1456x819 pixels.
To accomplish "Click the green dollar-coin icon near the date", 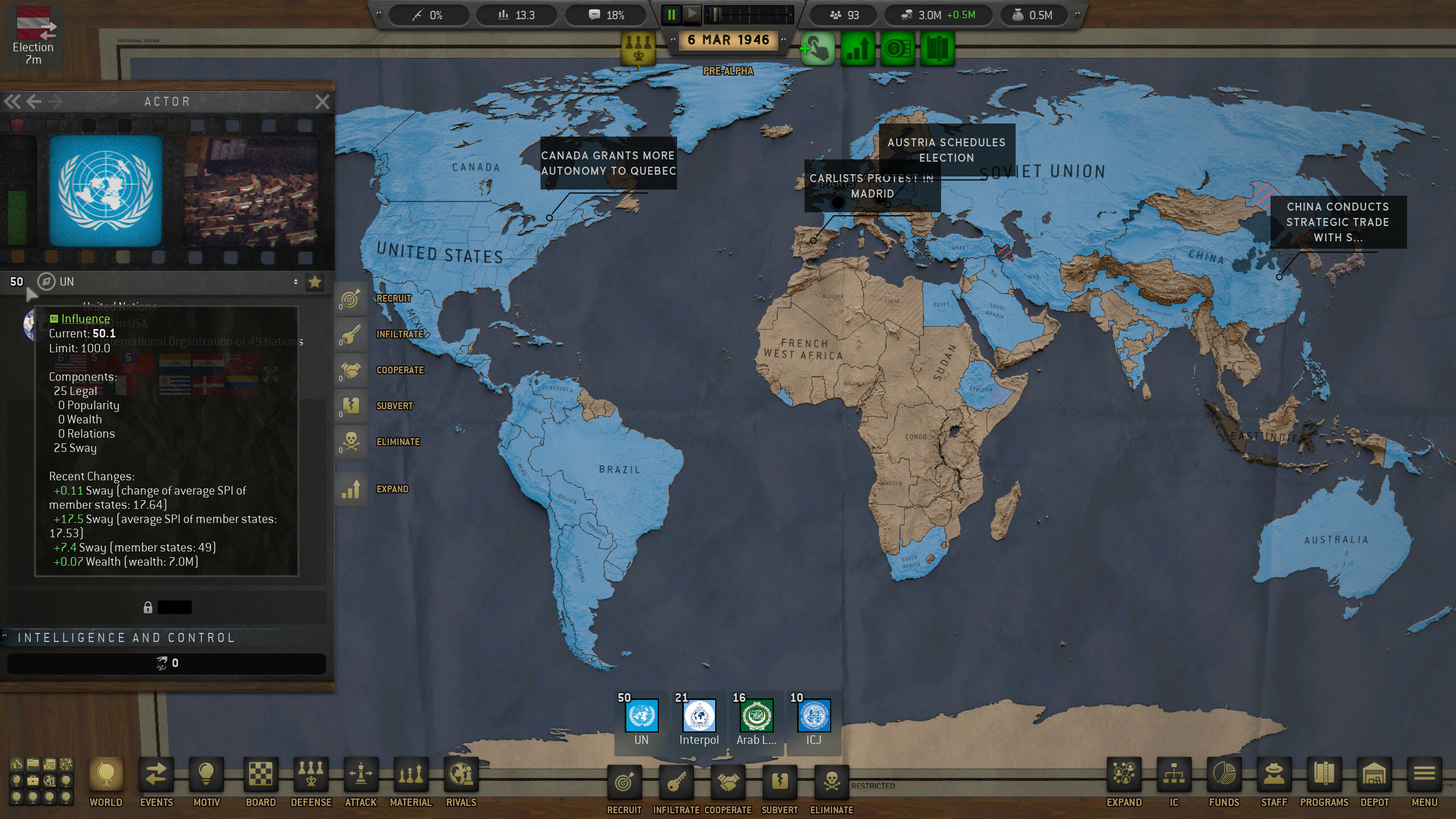I will [898, 49].
